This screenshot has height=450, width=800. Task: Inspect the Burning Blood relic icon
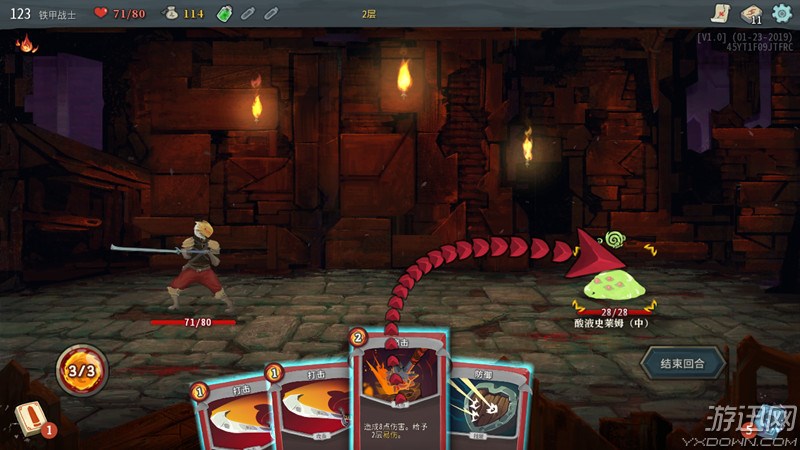pos(24,44)
